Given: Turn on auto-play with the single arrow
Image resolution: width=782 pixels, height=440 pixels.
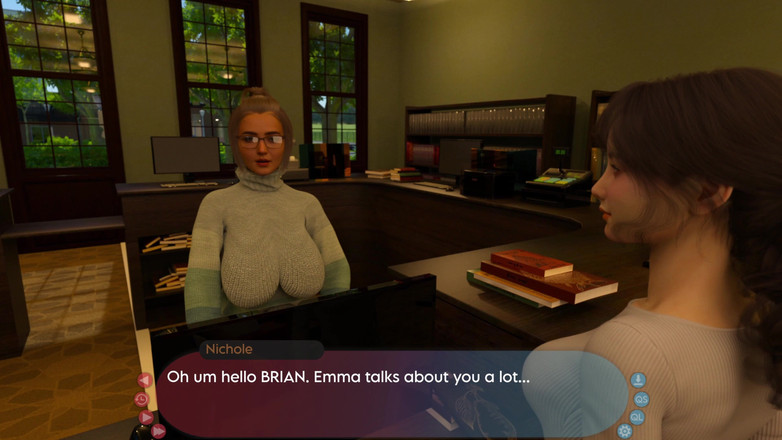Looking at the screenshot, I should click(146, 417).
